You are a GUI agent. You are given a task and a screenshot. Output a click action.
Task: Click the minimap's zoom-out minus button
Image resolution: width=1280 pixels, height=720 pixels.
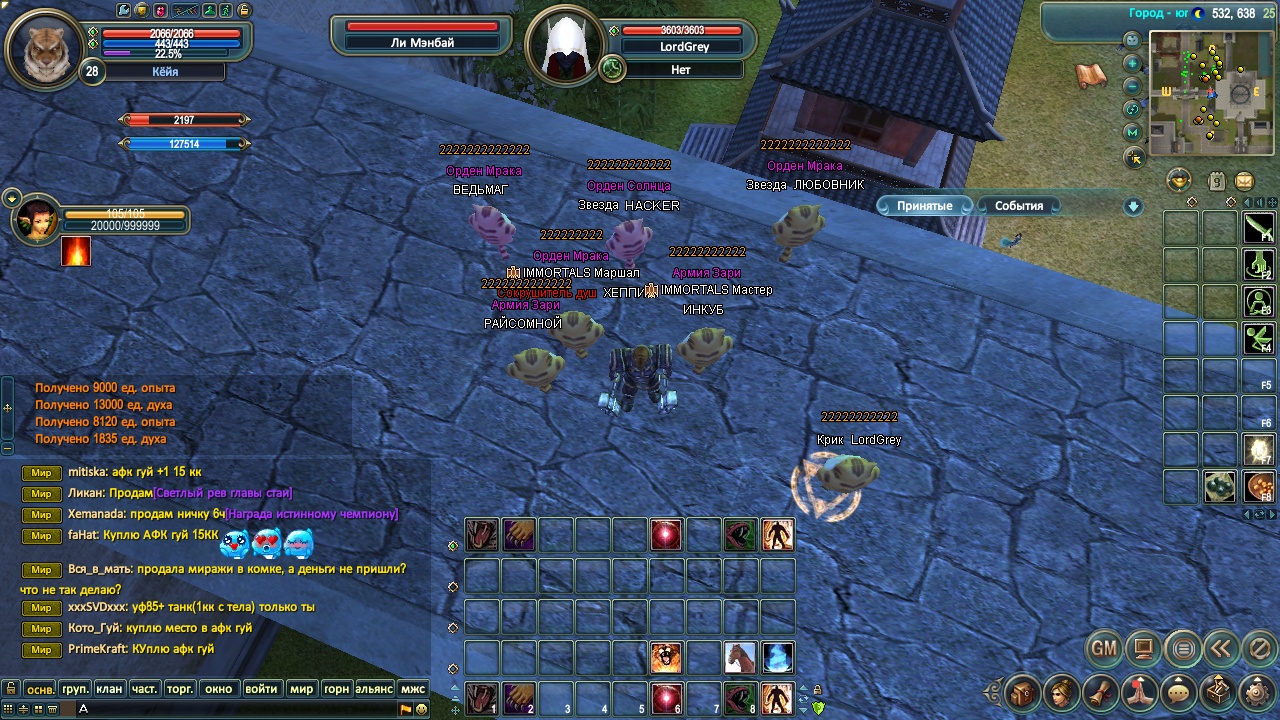pos(1133,85)
